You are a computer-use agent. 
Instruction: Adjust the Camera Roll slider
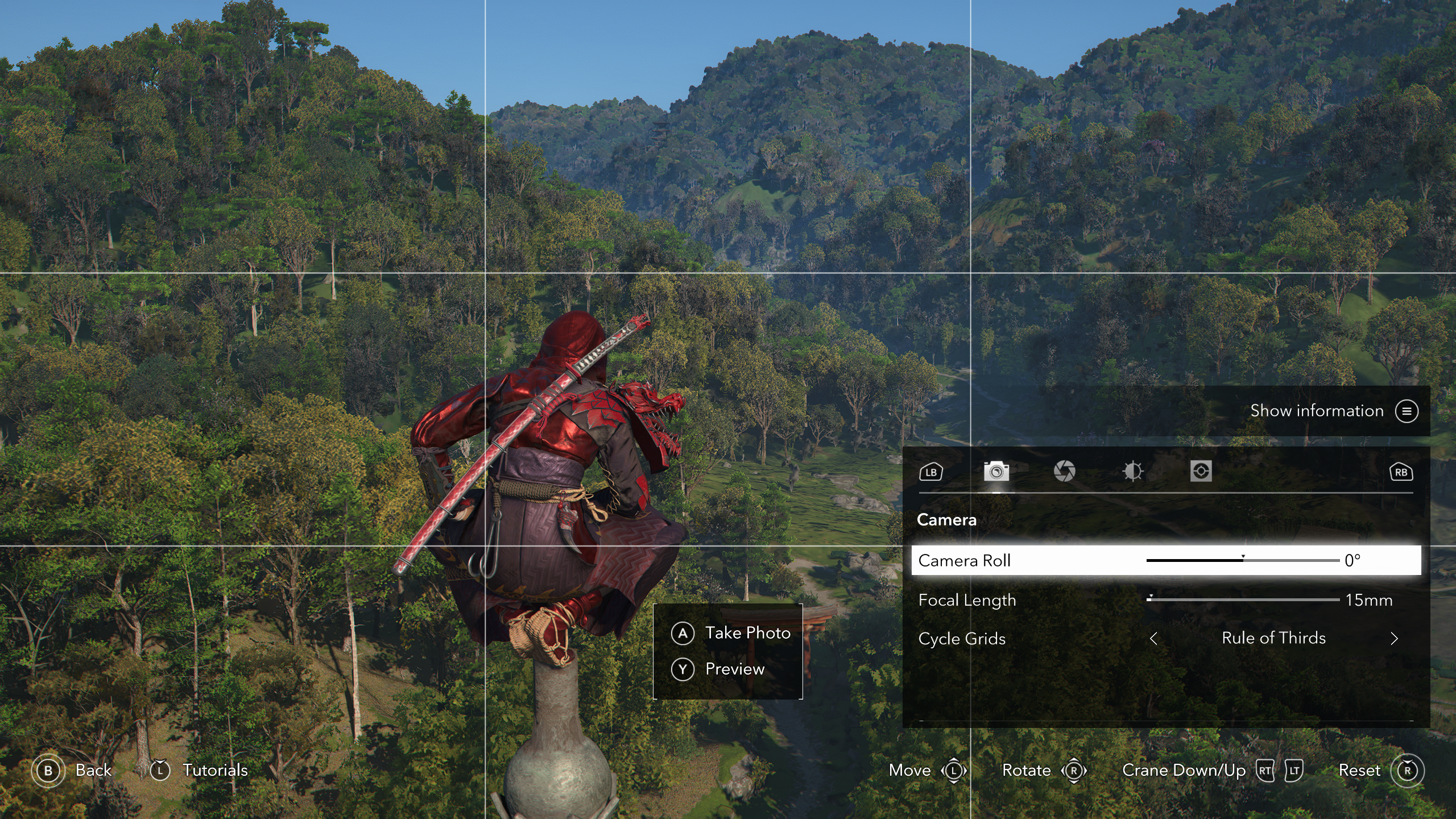[x=1243, y=561]
